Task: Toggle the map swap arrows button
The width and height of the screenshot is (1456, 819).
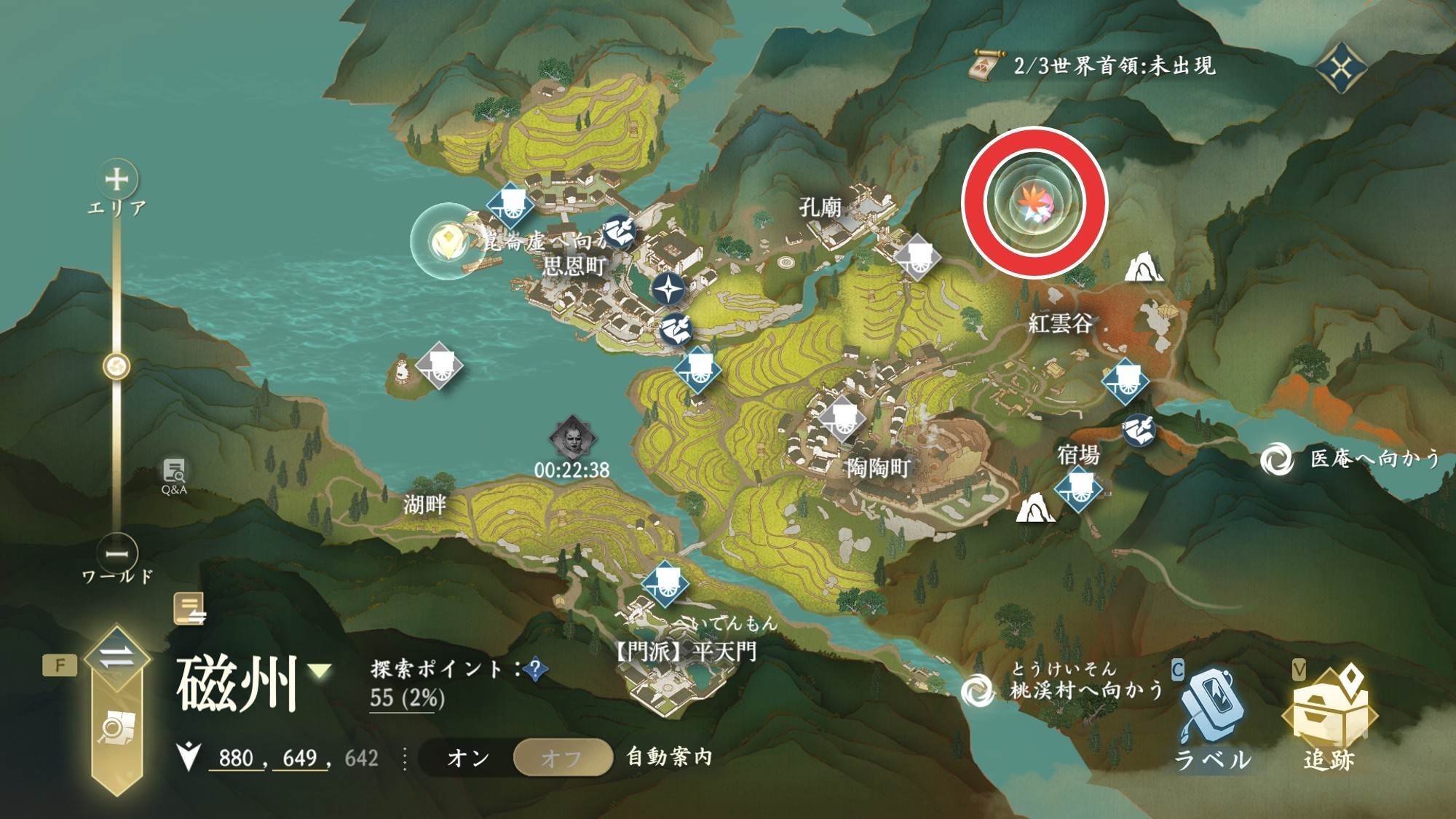Action: pos(116,658)
